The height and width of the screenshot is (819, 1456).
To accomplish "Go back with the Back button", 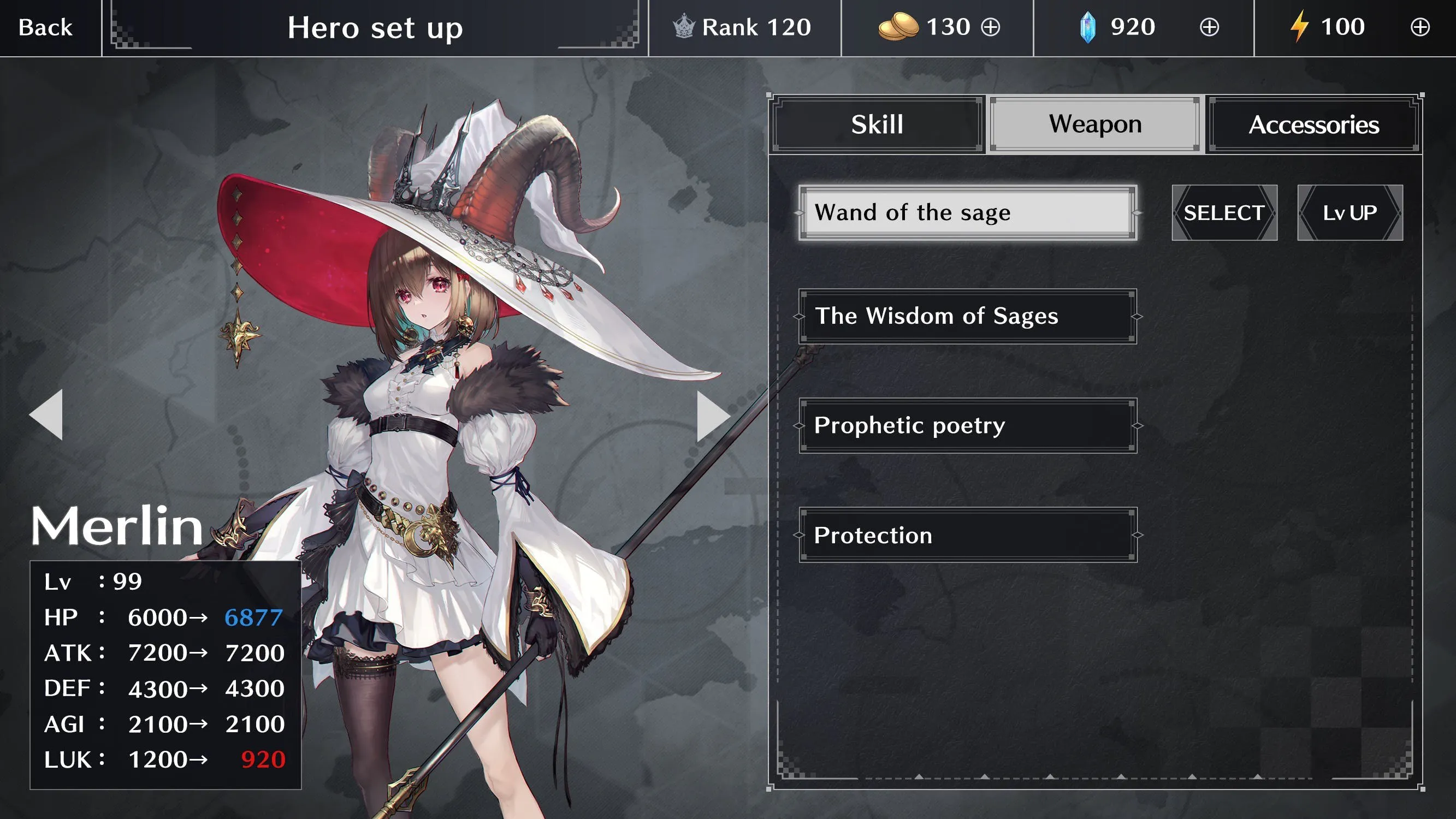I will click(x=45, y=27).
